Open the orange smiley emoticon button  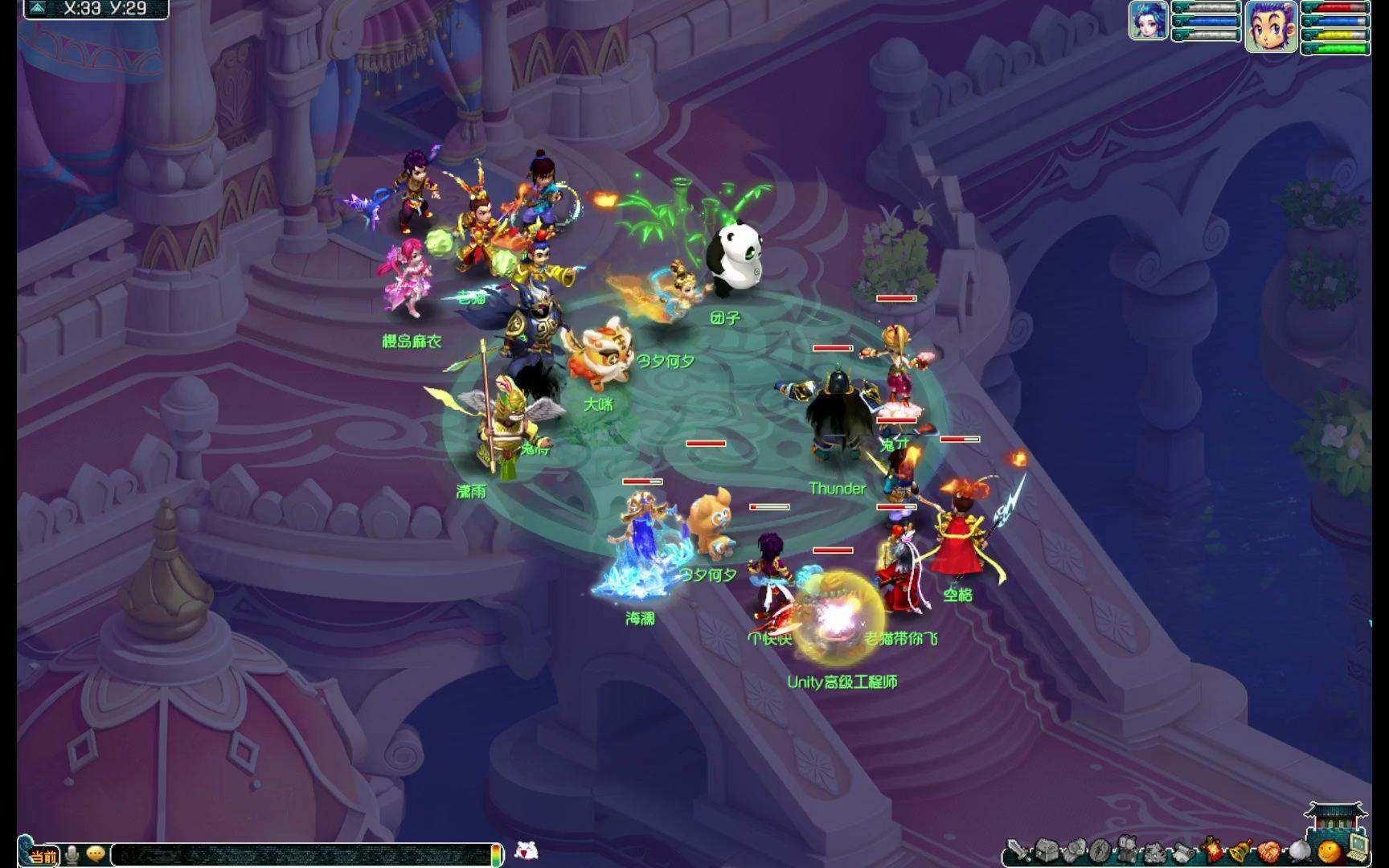point(1328,851)
